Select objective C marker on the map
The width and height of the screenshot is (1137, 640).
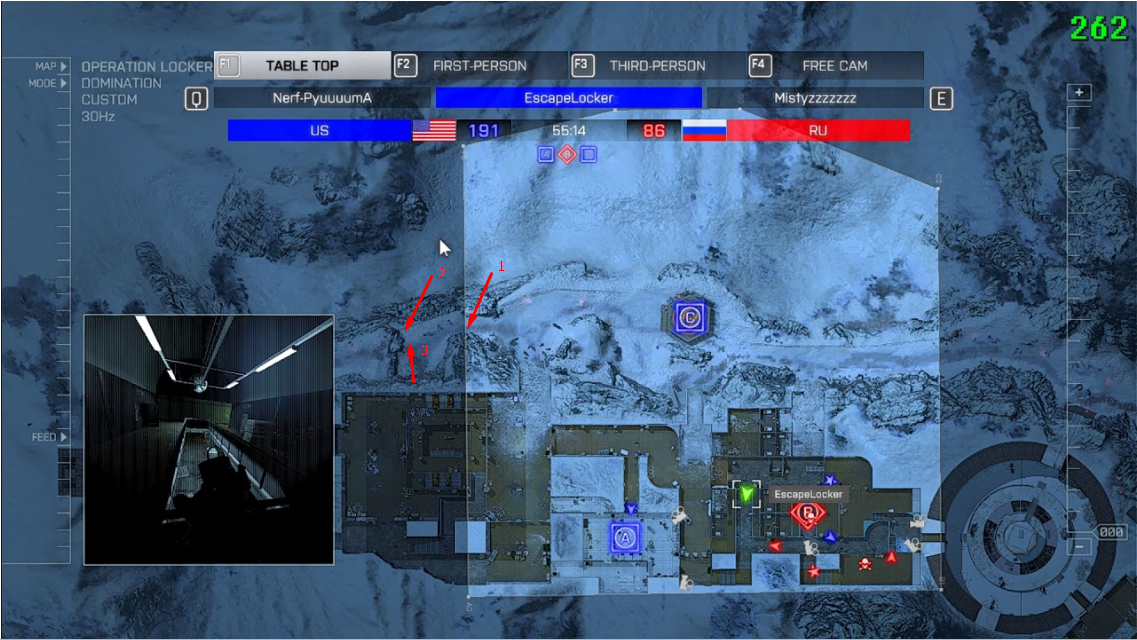(688, 318)
